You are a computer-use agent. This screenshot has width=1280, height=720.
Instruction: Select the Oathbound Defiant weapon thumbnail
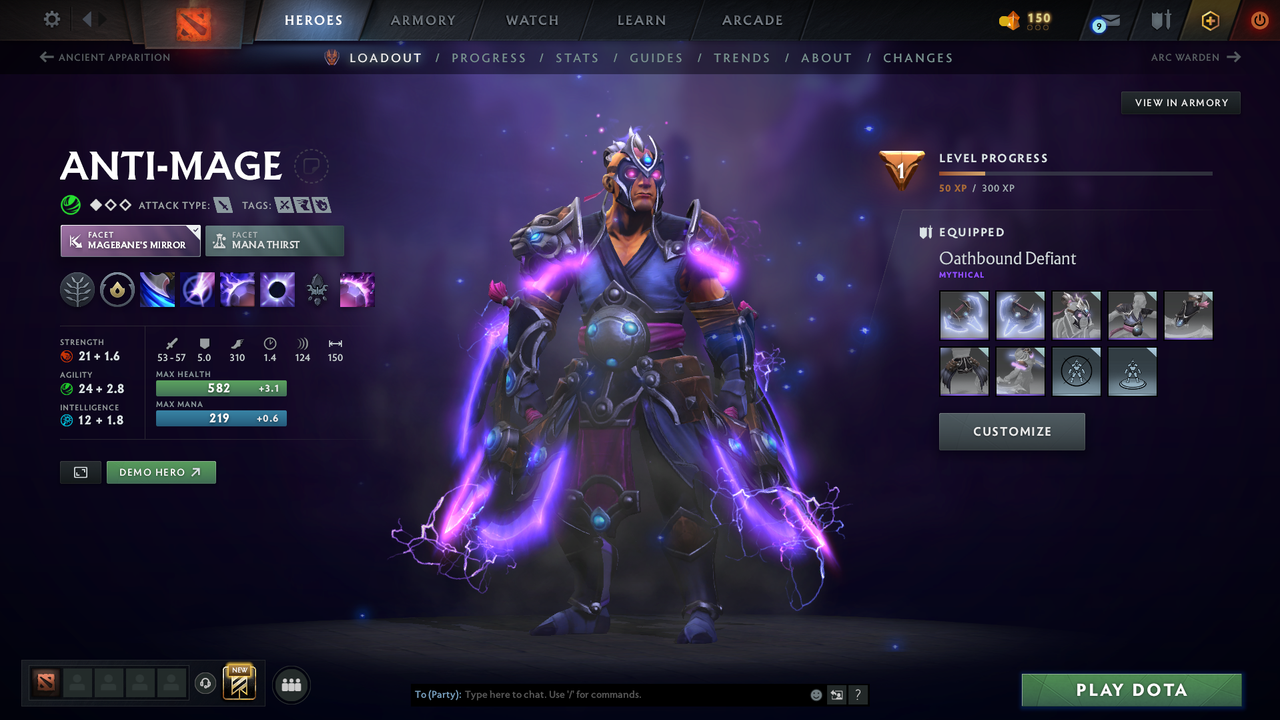click(x=964, y=315)
